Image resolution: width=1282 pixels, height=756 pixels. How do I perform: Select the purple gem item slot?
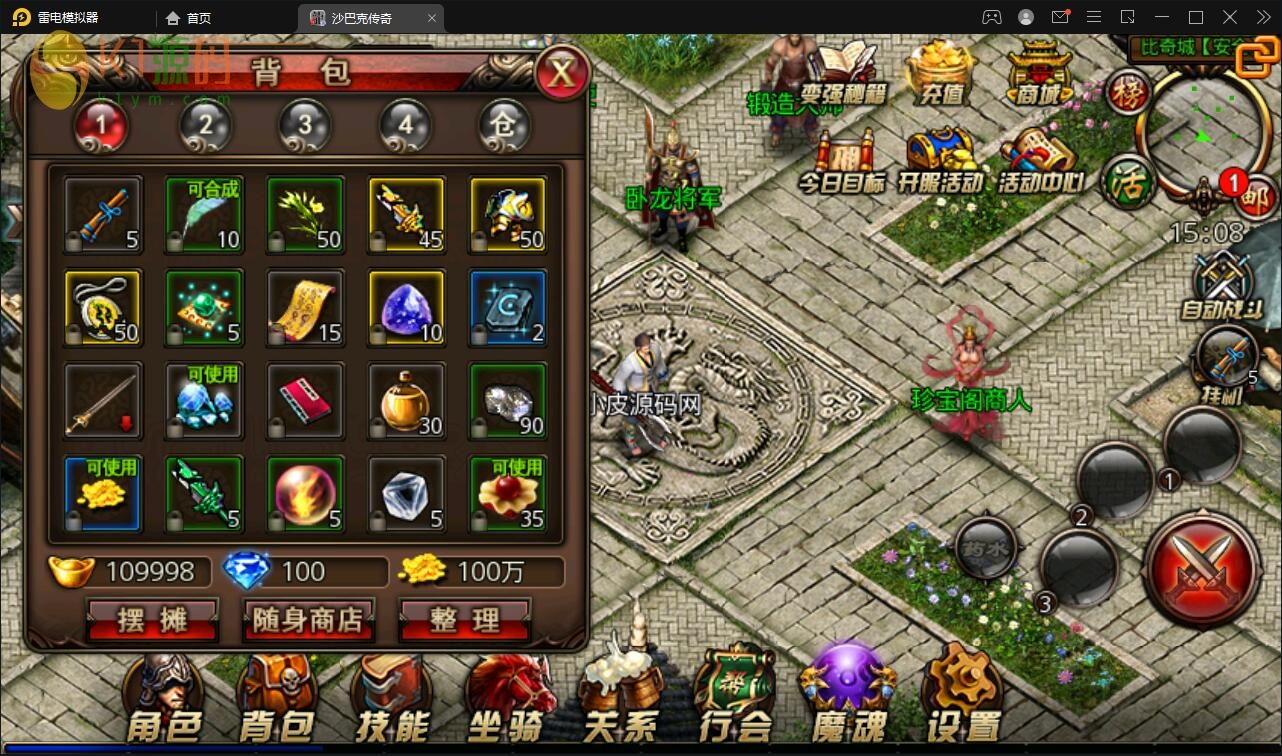point(407,308)
